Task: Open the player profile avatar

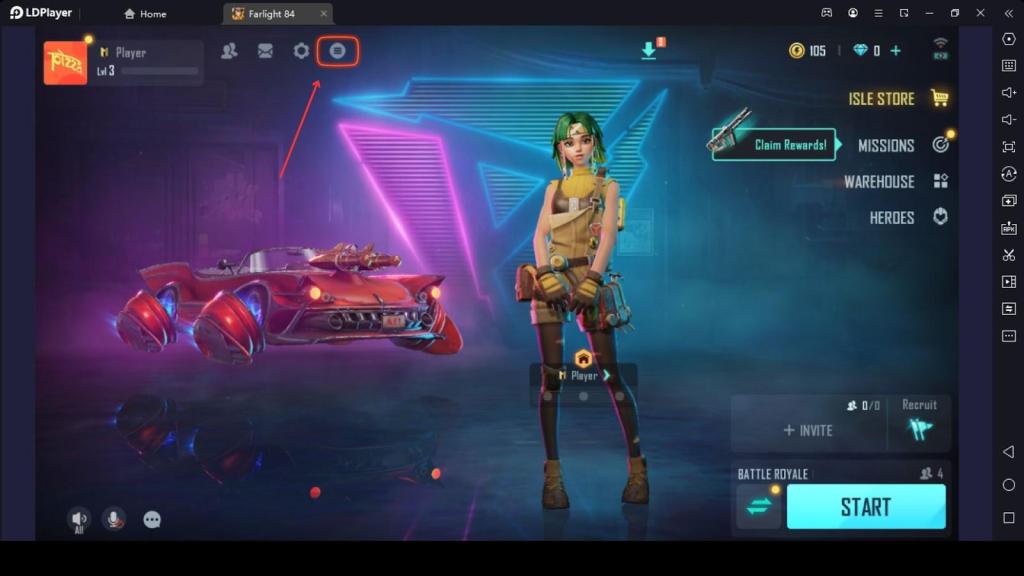Action: click(x=65, y=63)
